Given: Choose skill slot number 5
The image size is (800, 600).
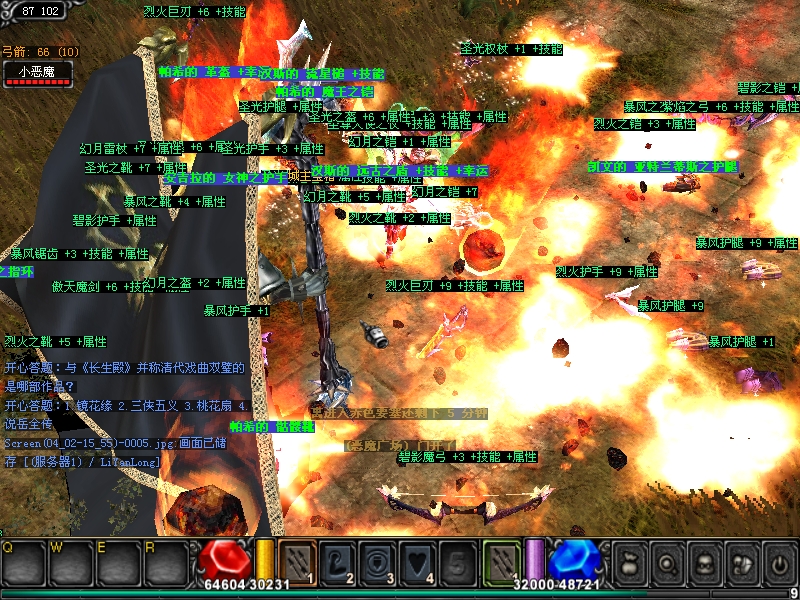Looking at the screenshot, I should click(x=457, y=562).
